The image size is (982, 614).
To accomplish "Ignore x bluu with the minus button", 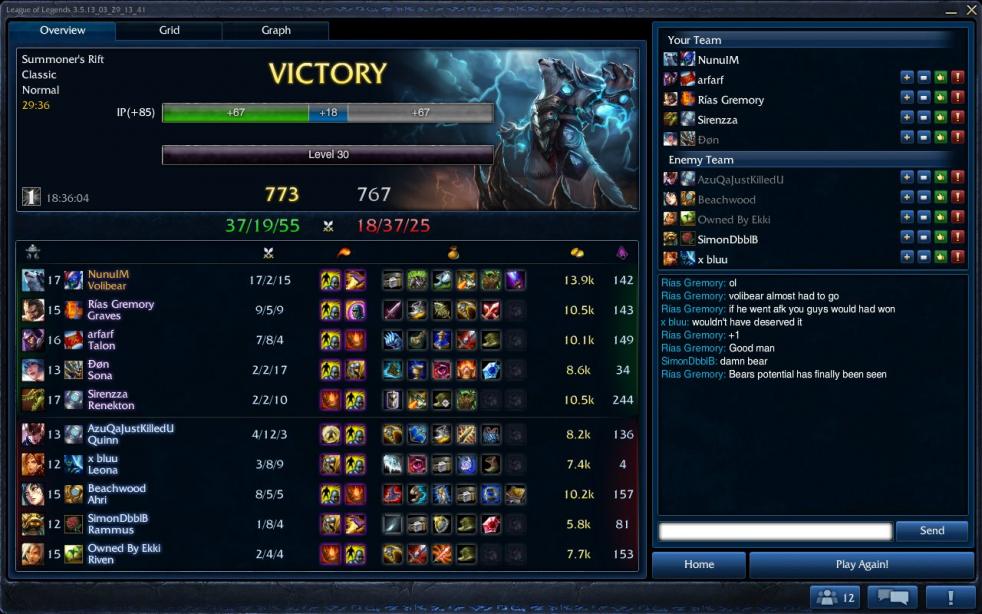I will 923,257.
